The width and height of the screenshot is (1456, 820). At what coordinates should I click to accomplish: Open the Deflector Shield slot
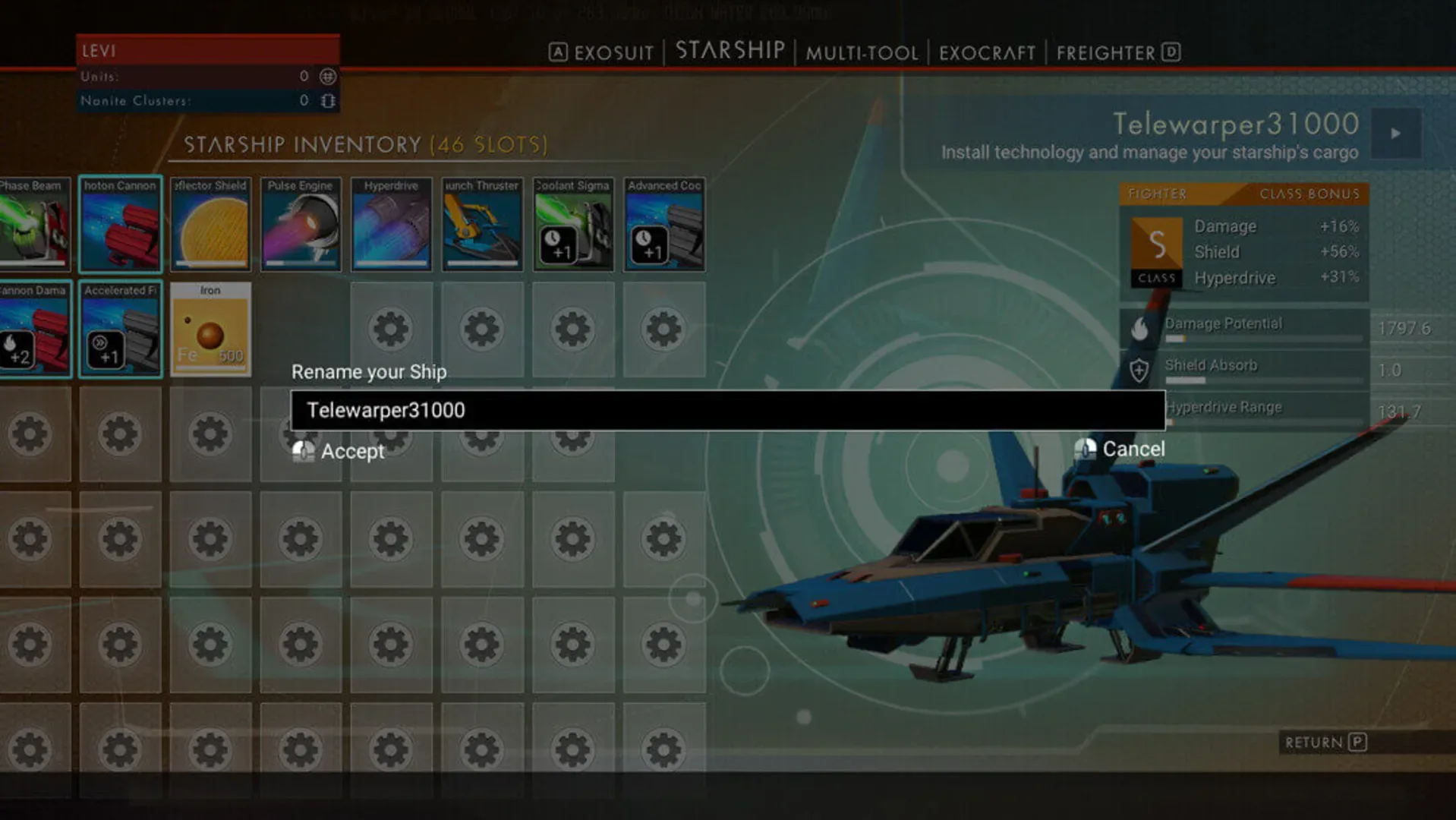210,225
